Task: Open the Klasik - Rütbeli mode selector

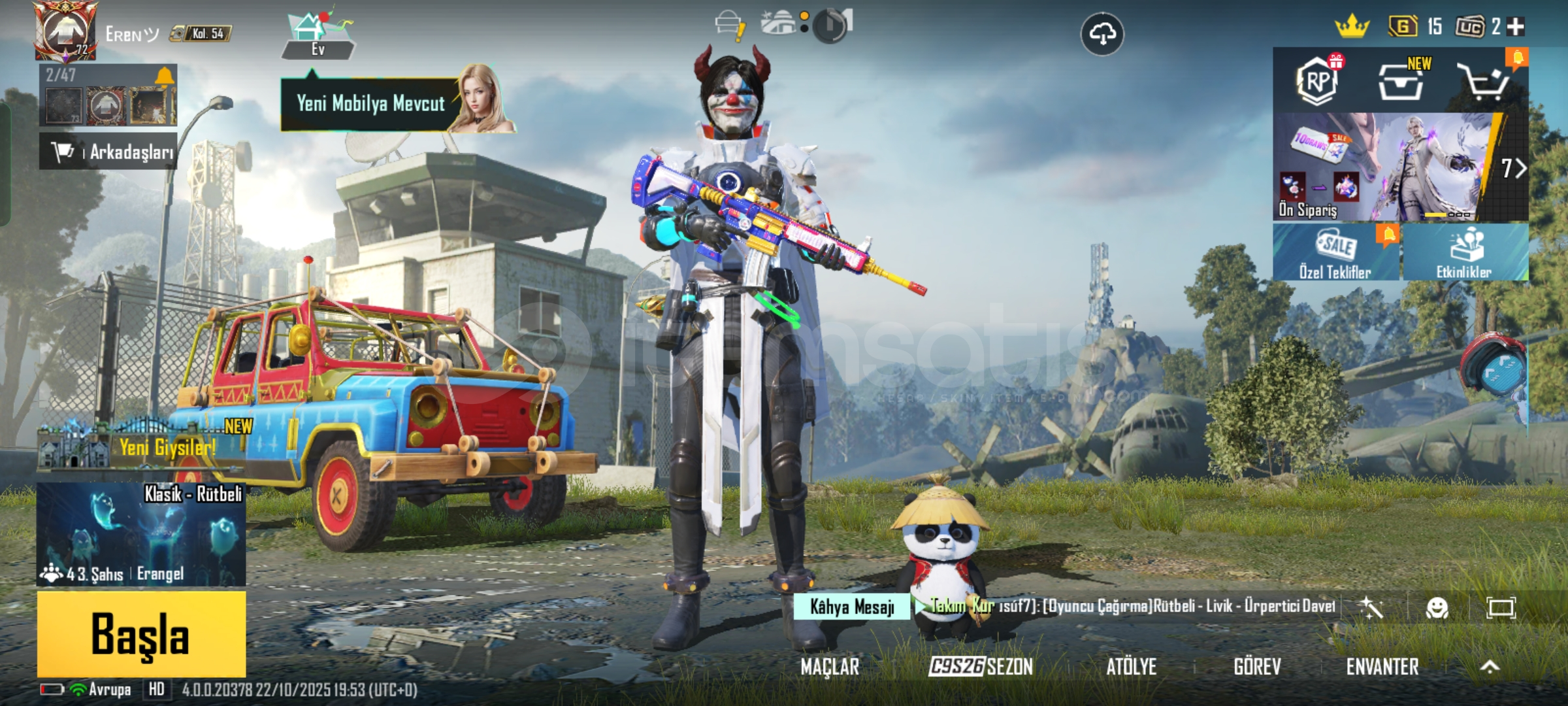Action: click(x=141, y=534)
